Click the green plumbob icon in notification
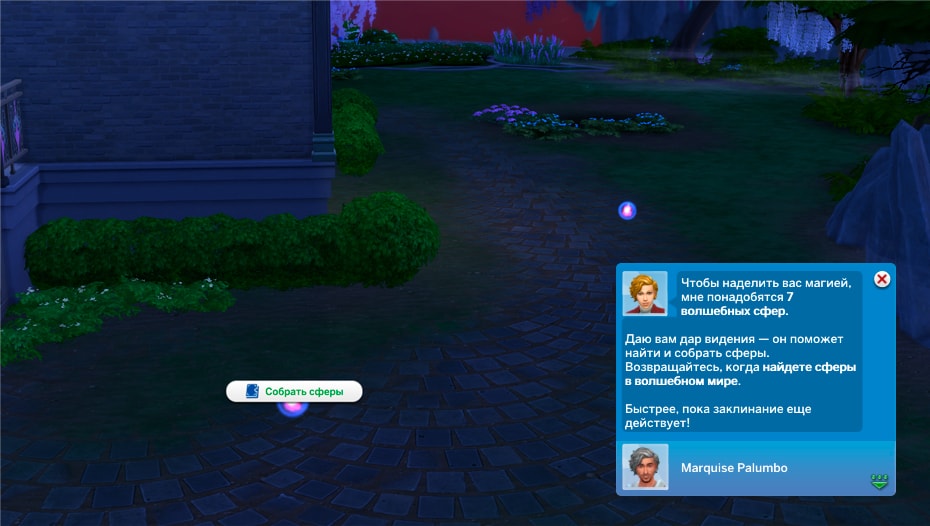This screenshot has height=526, width=930. (x=879, y=482)
